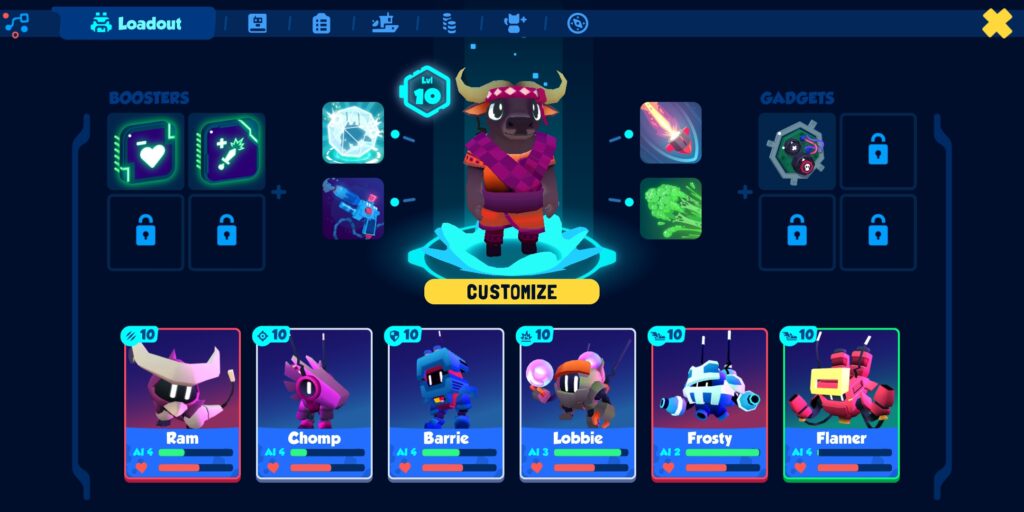The width and height of the screenshot is (1024, 512).
Task: Choose the Chomp companion card
Action: coord(314,404)
